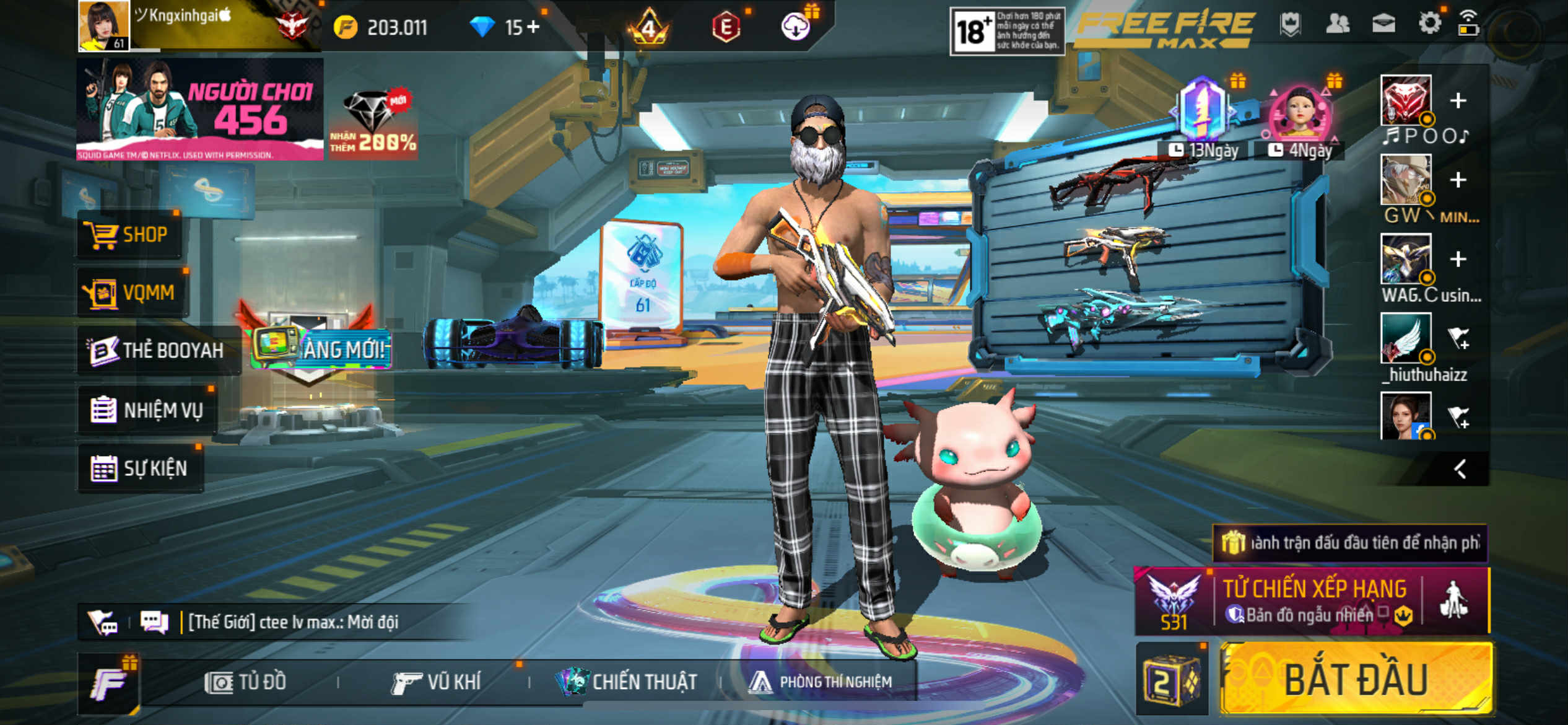Open the friends list icon

(x=1337, y=24)
